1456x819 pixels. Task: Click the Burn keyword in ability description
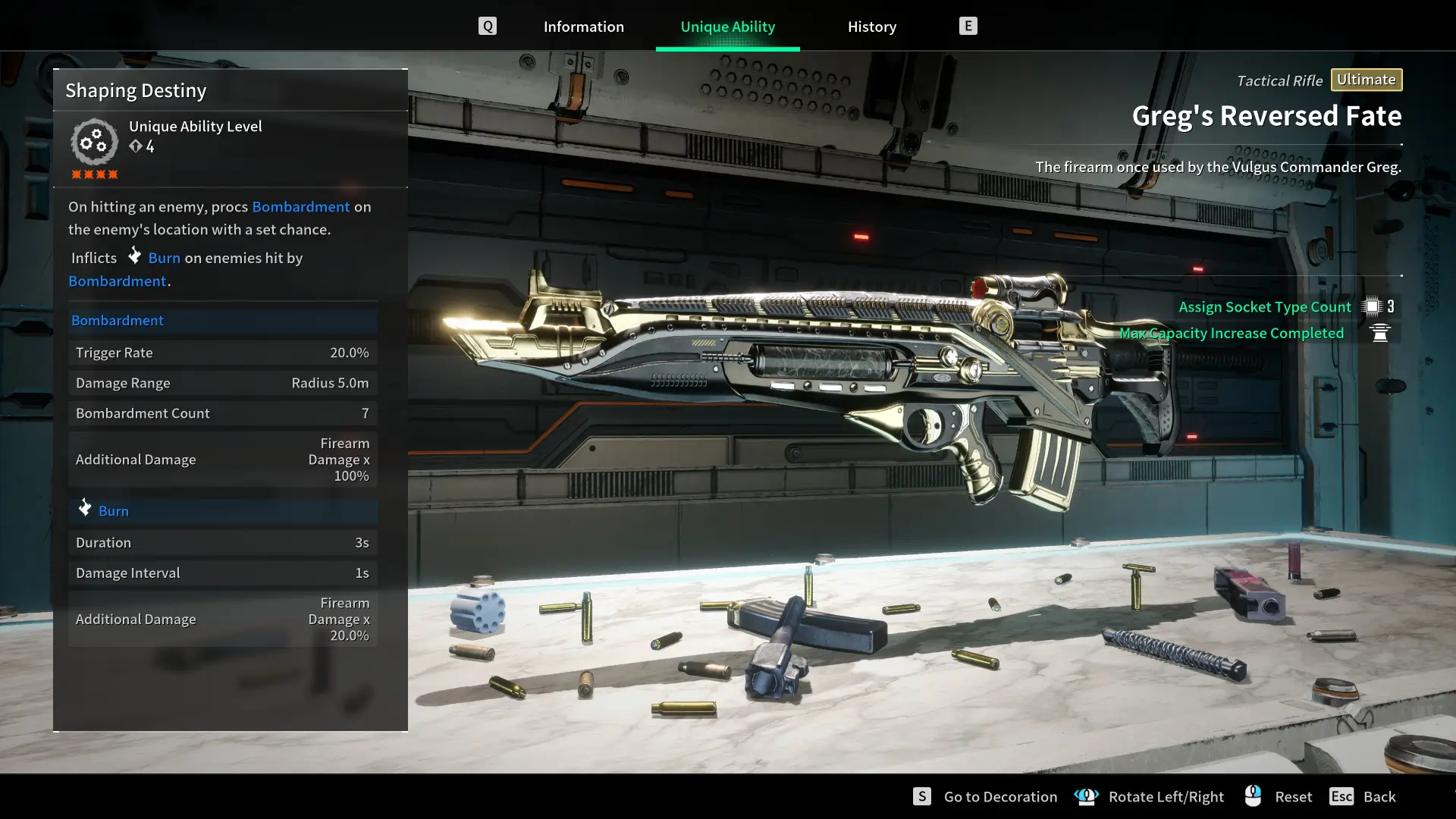click(164, 258)
